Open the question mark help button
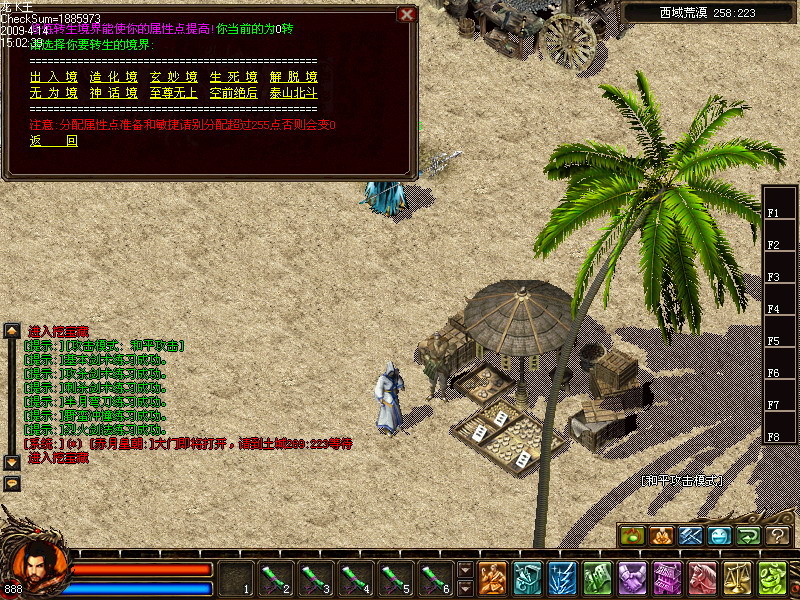The width and height of the screenshot is (800, 600). click(x=778, y=536)
